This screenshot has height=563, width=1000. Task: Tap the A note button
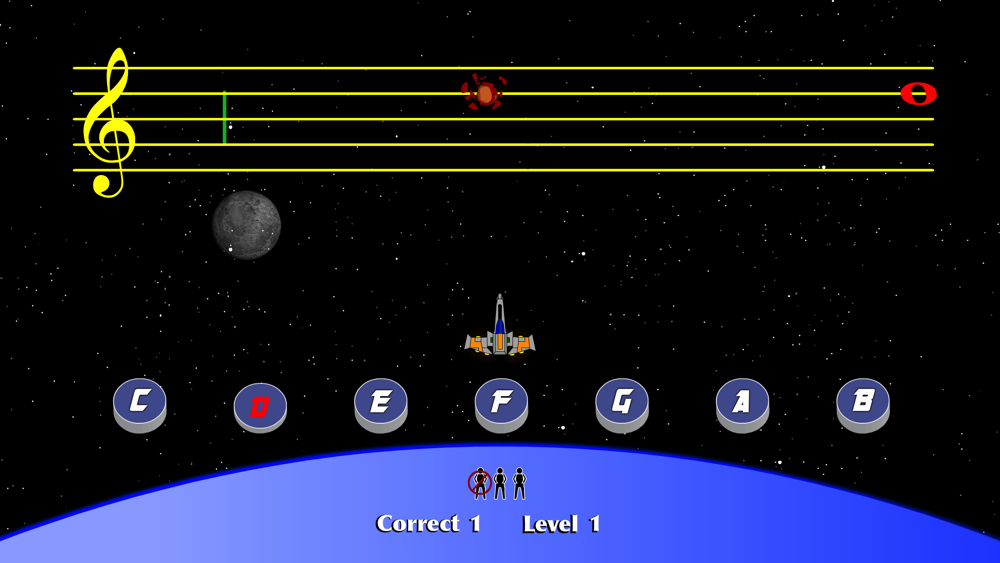742,402
